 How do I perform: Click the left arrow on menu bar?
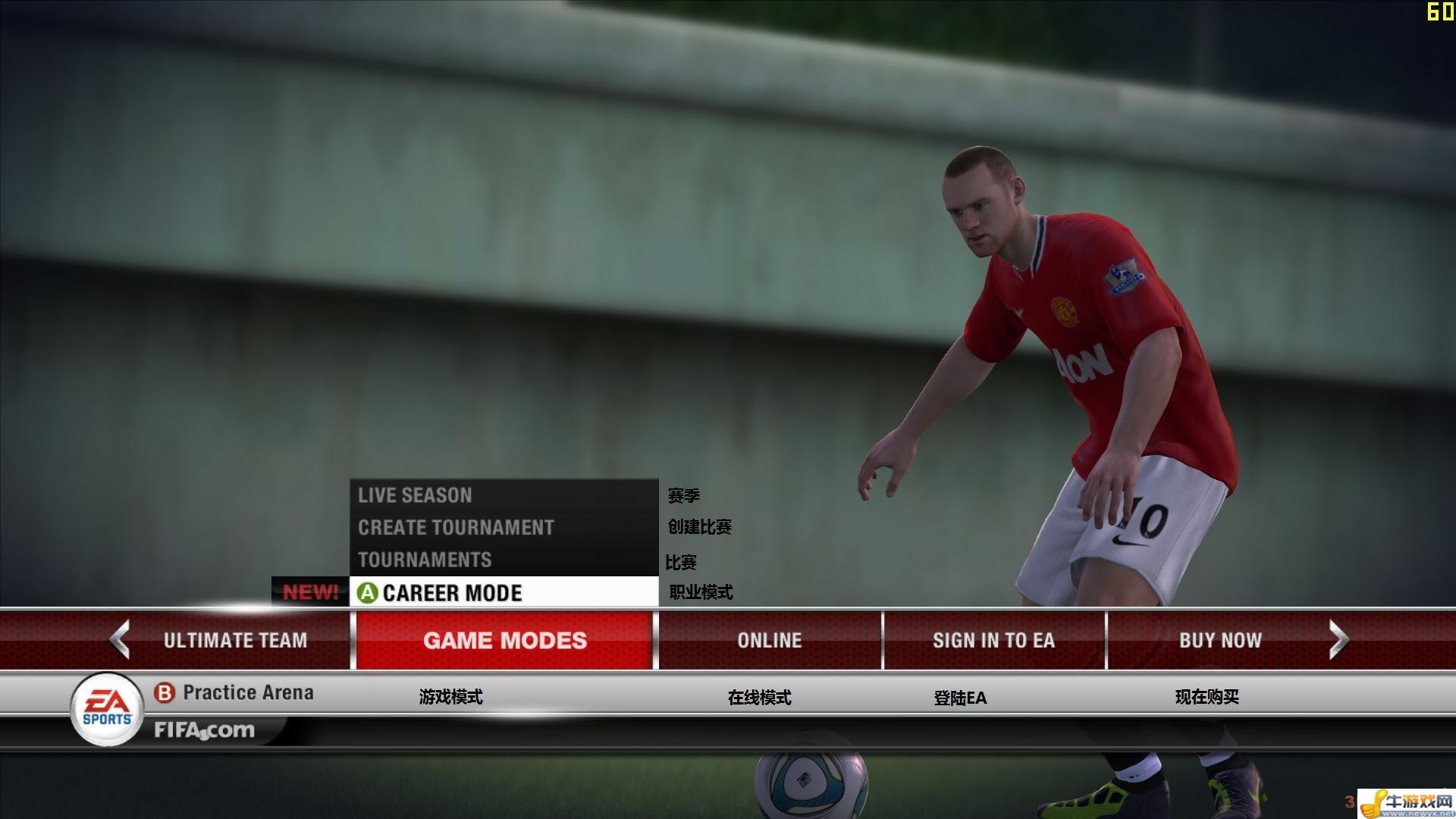[x=120, y=640]
